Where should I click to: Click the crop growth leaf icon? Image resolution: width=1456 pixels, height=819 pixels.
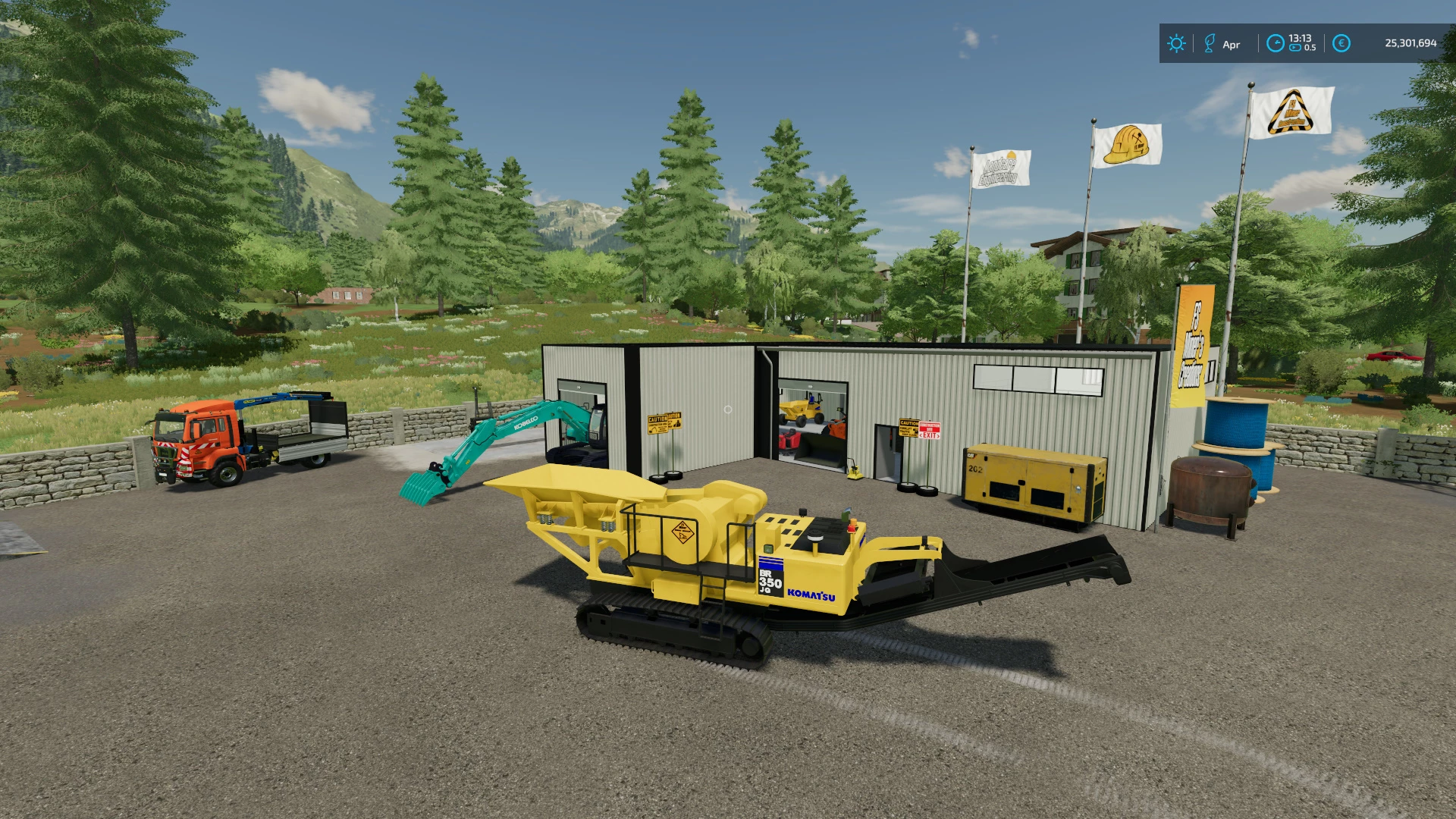pyautogui.click(x=1210, y=42)
